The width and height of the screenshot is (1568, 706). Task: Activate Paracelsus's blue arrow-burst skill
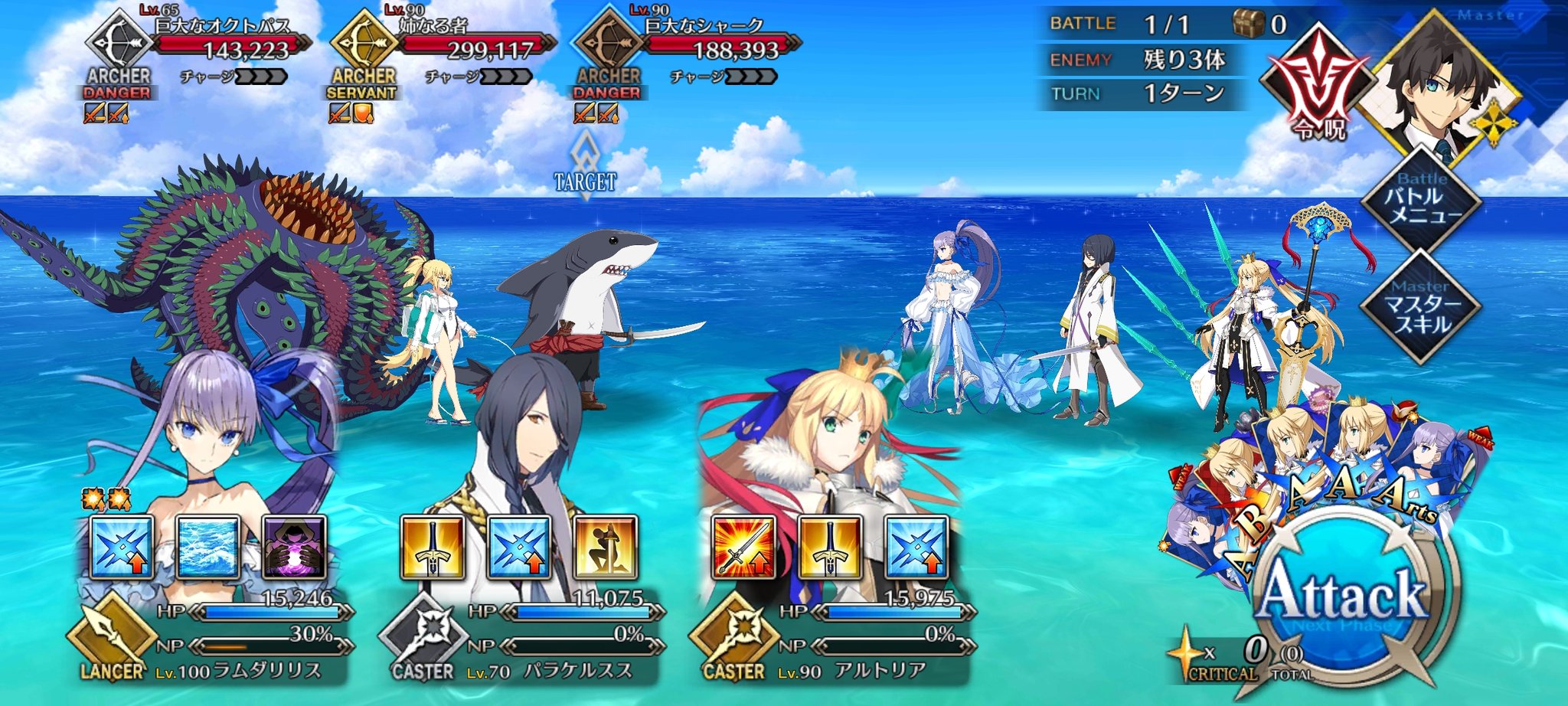click(x=519, y=547)
